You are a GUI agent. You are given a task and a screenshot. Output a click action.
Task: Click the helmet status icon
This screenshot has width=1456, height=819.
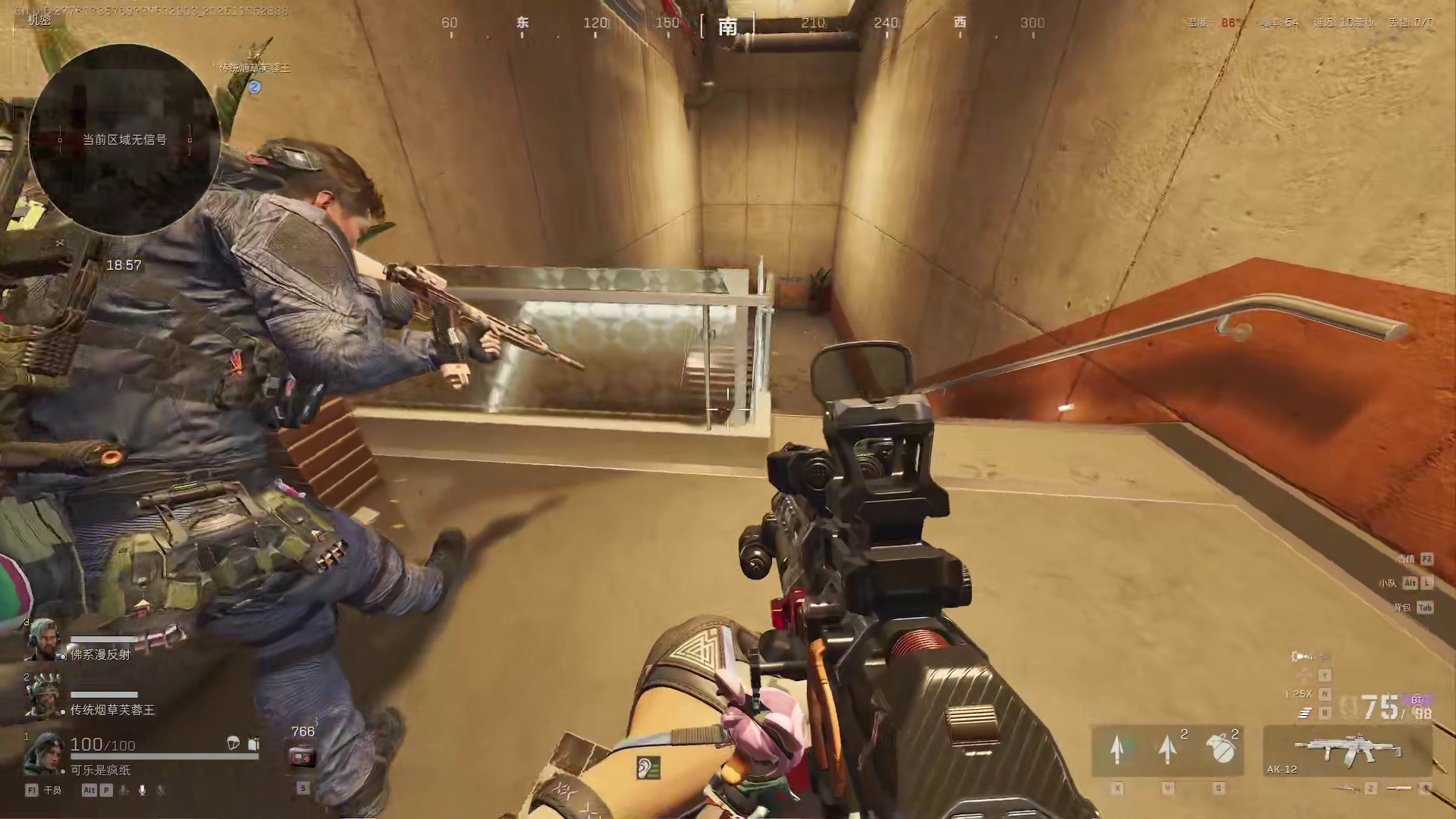(x=234, y=743)
